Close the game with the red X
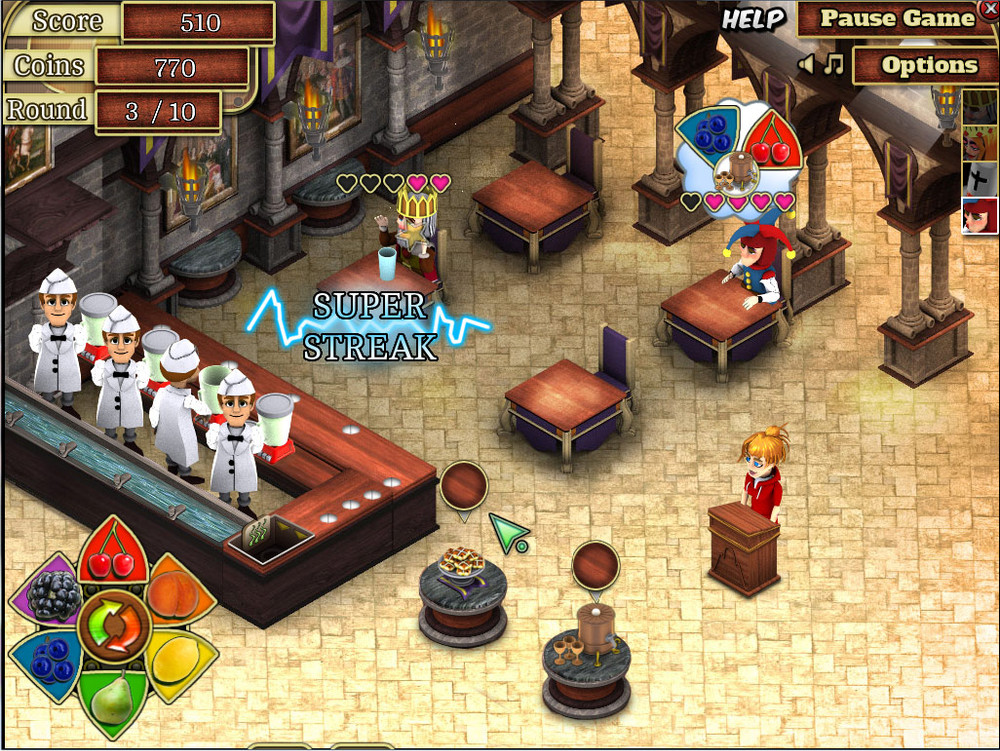The image size is (1000, 751). (x=990, y=8)
